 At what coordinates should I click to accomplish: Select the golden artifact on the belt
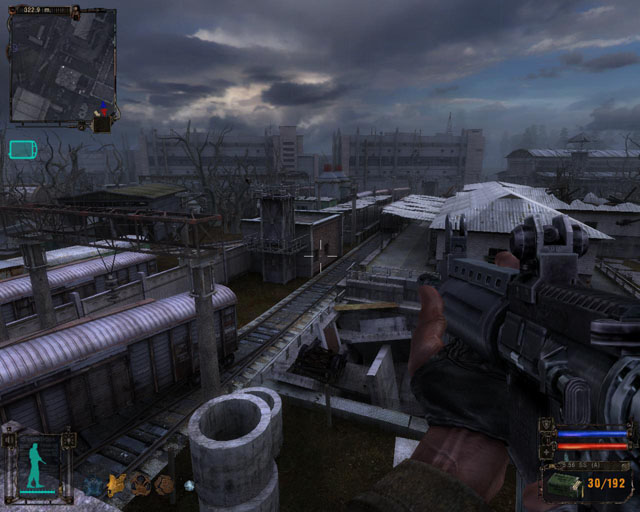(x=117, y=485)
